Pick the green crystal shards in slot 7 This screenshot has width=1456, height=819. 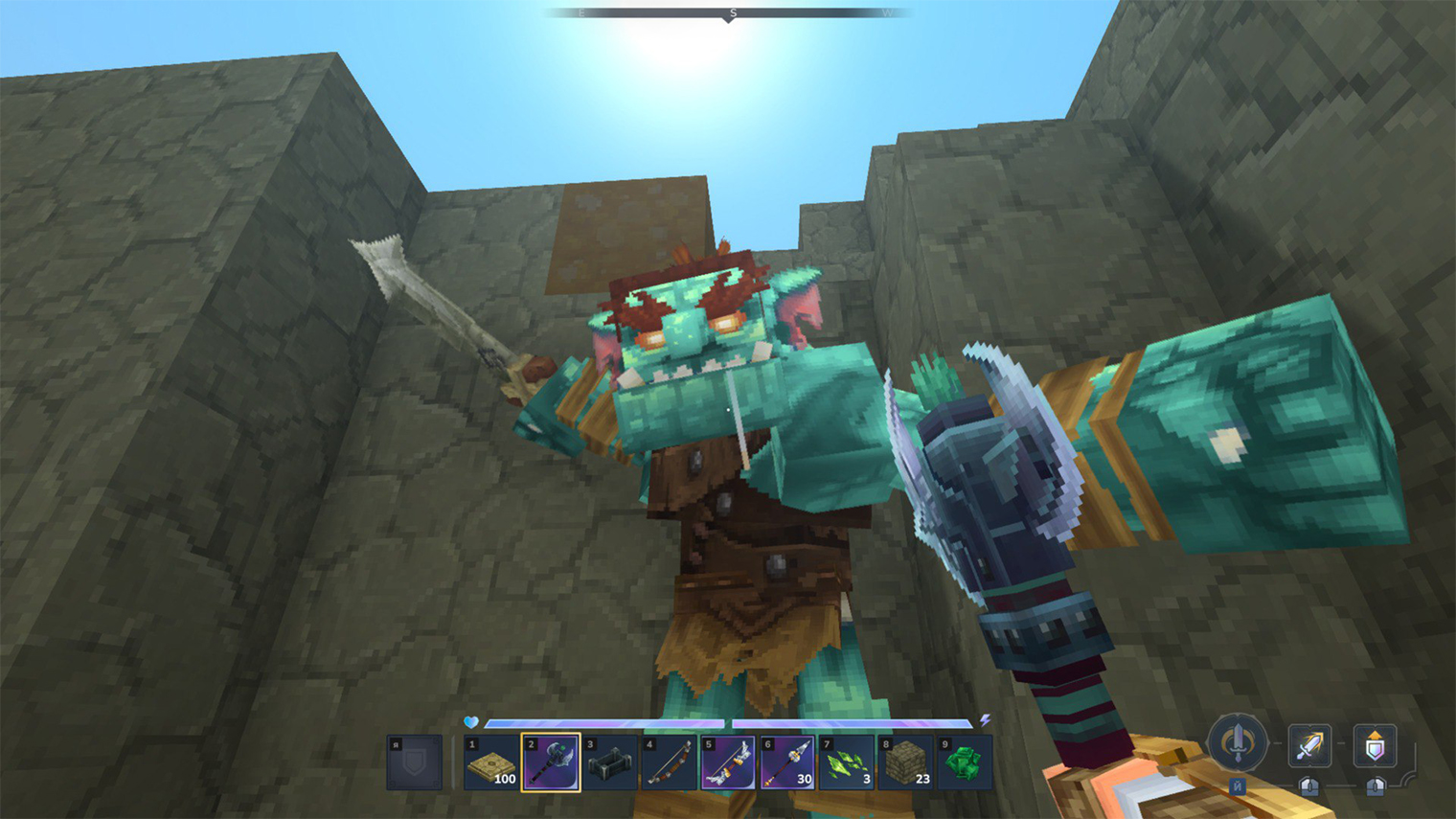(847, 763)
